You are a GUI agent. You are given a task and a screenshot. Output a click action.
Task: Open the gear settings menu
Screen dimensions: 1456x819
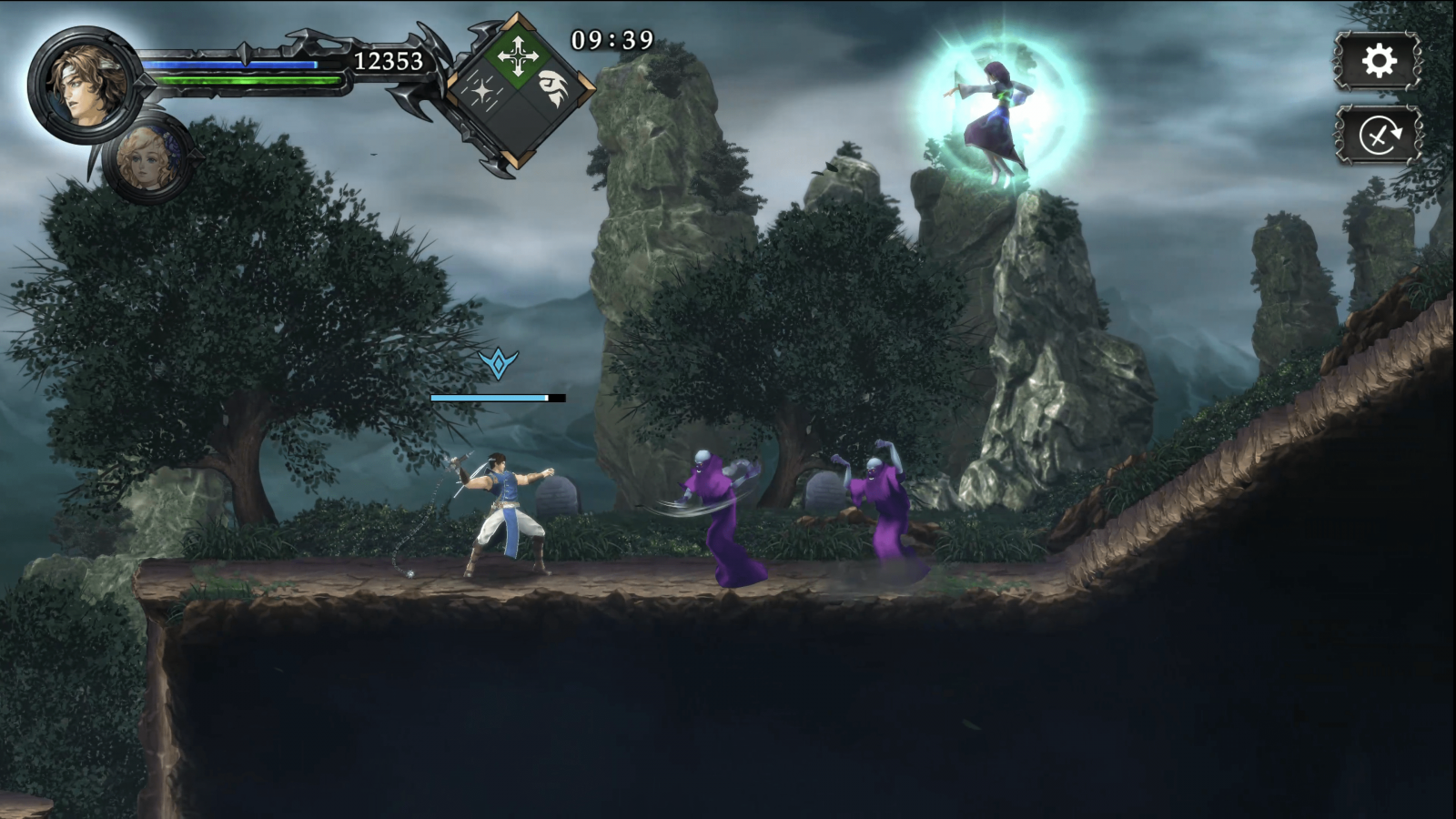(x=1378, y=61)
